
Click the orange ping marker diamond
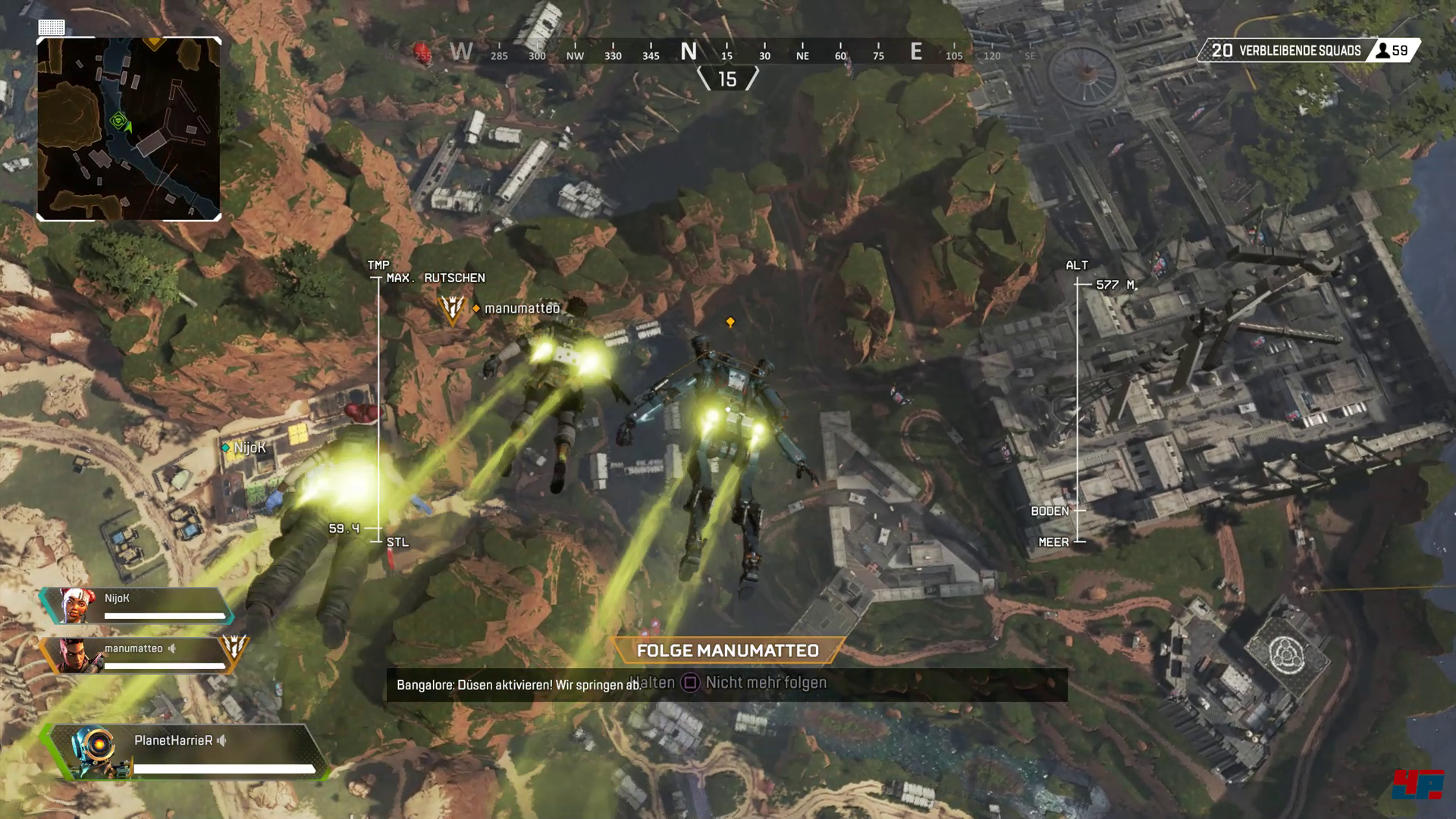(x=730, y=322)
